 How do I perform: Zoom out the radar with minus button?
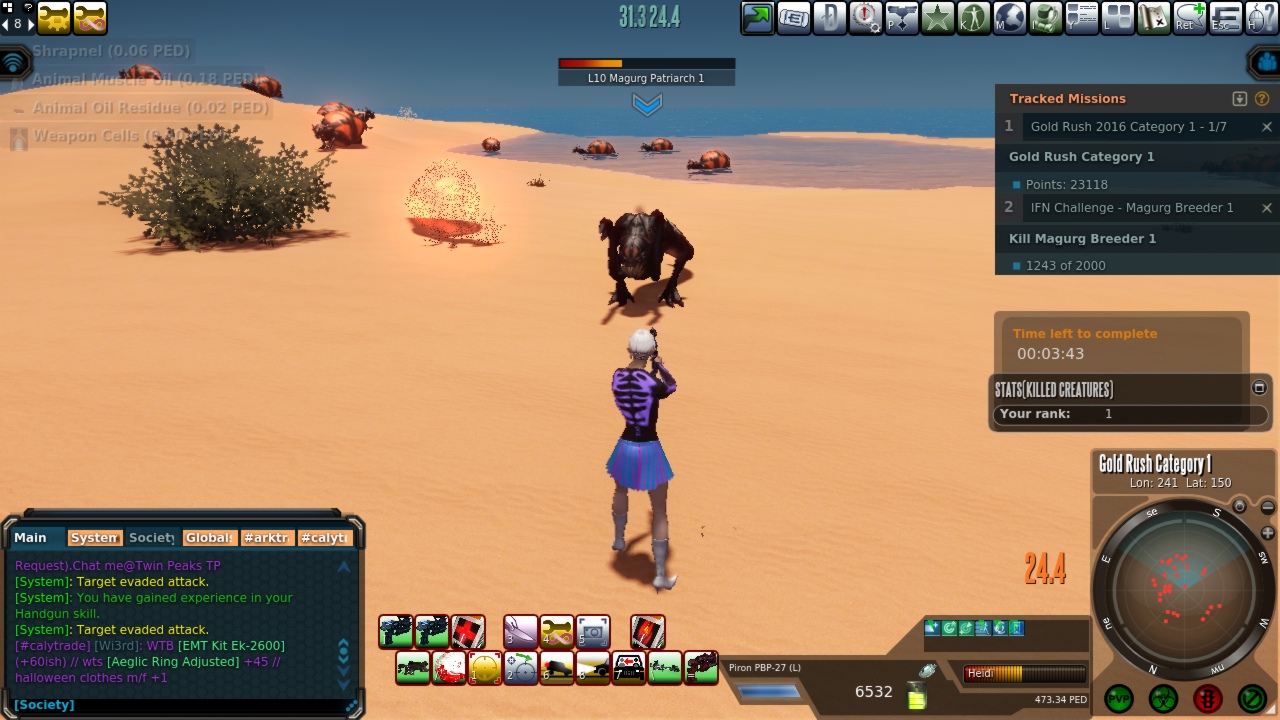point(1268,508)
